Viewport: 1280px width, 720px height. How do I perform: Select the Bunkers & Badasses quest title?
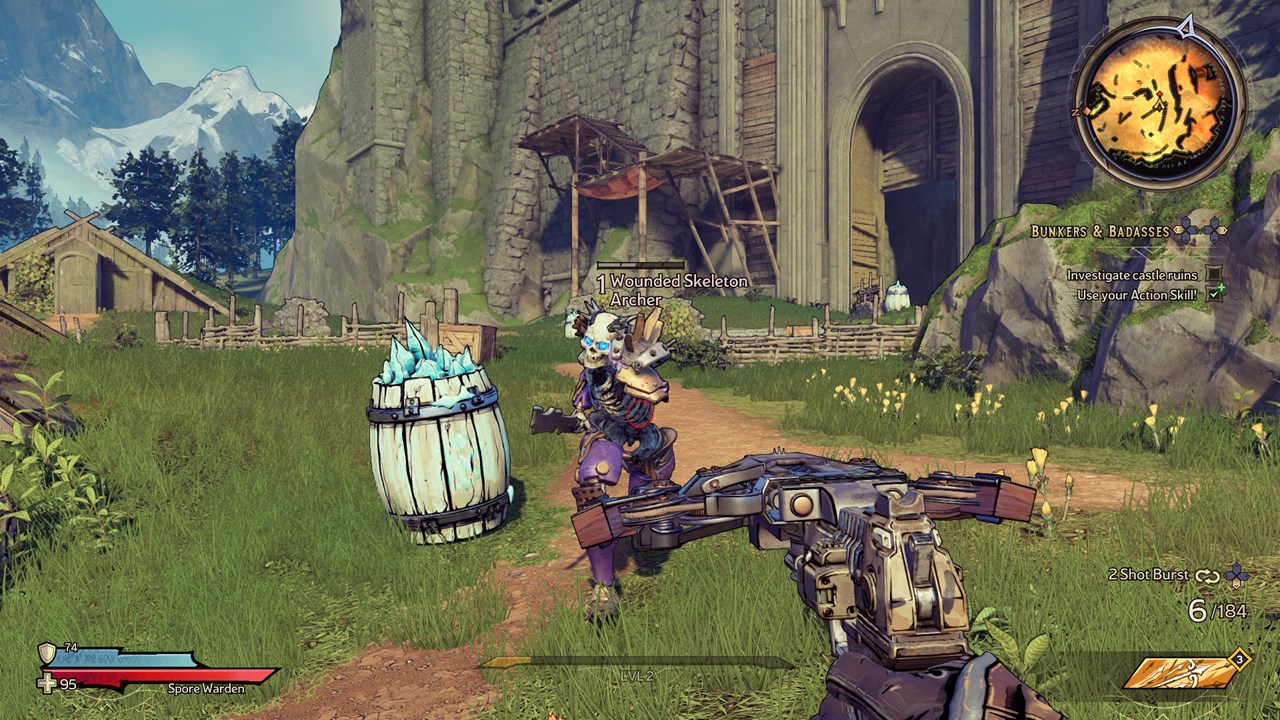(x=1100, y=231)
